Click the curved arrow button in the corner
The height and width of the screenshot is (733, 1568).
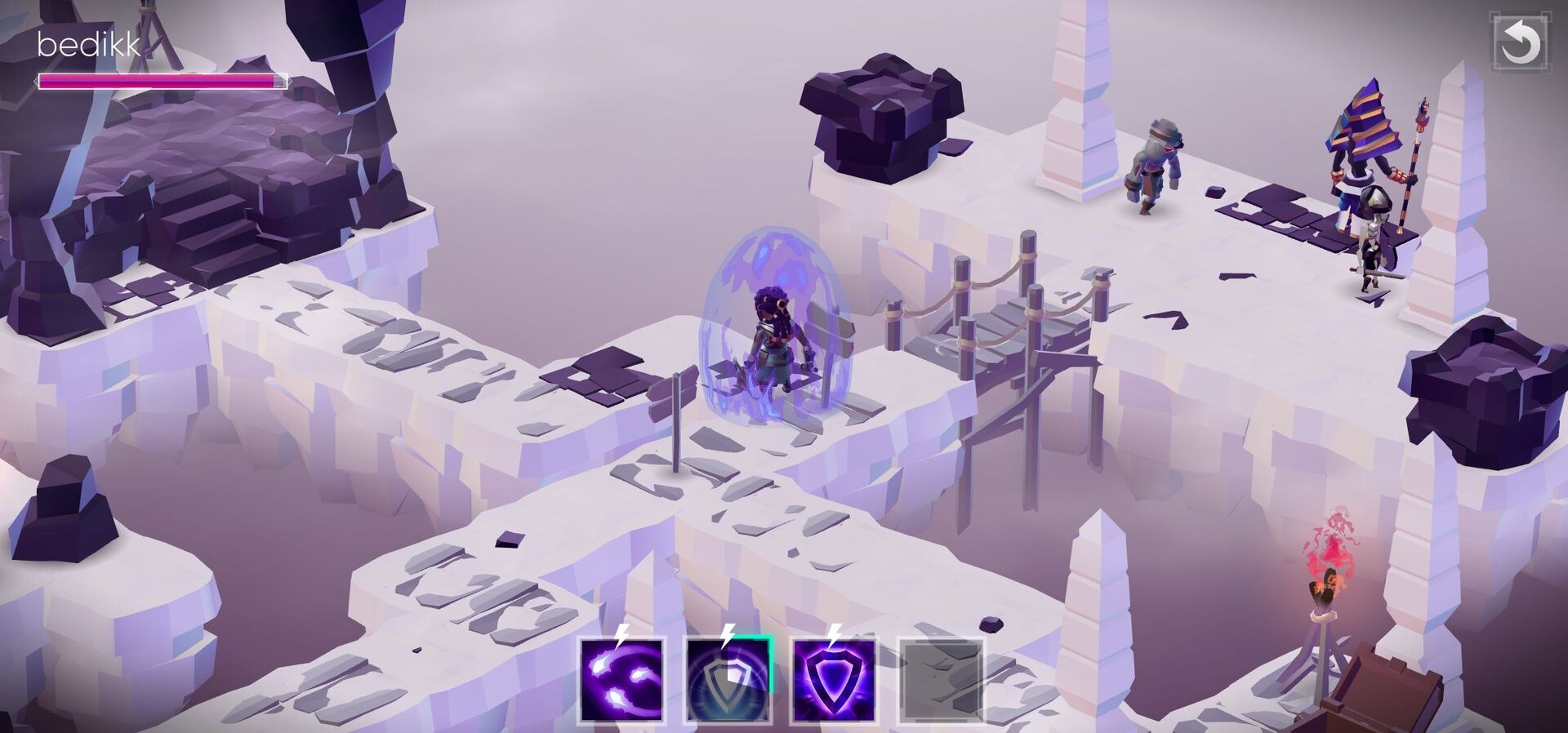coord(1519,42)
